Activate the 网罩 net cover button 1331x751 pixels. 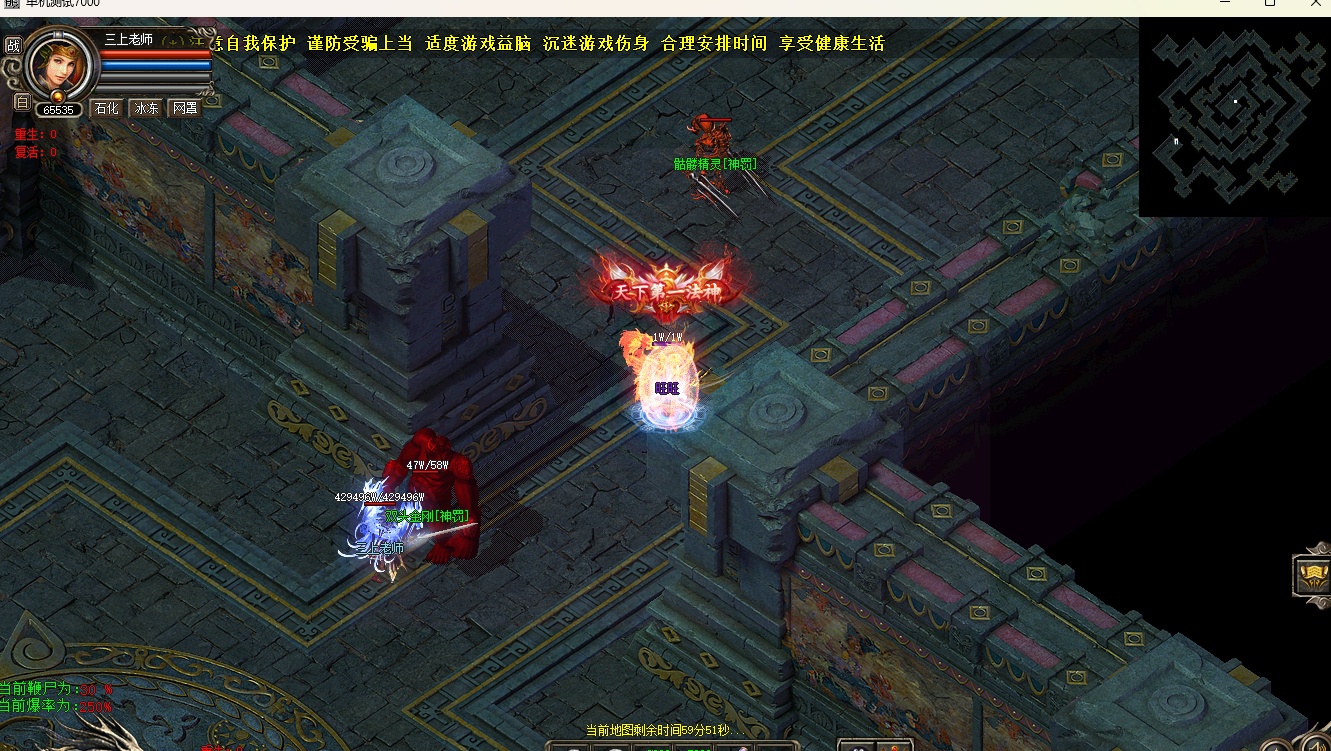point(185,108)
